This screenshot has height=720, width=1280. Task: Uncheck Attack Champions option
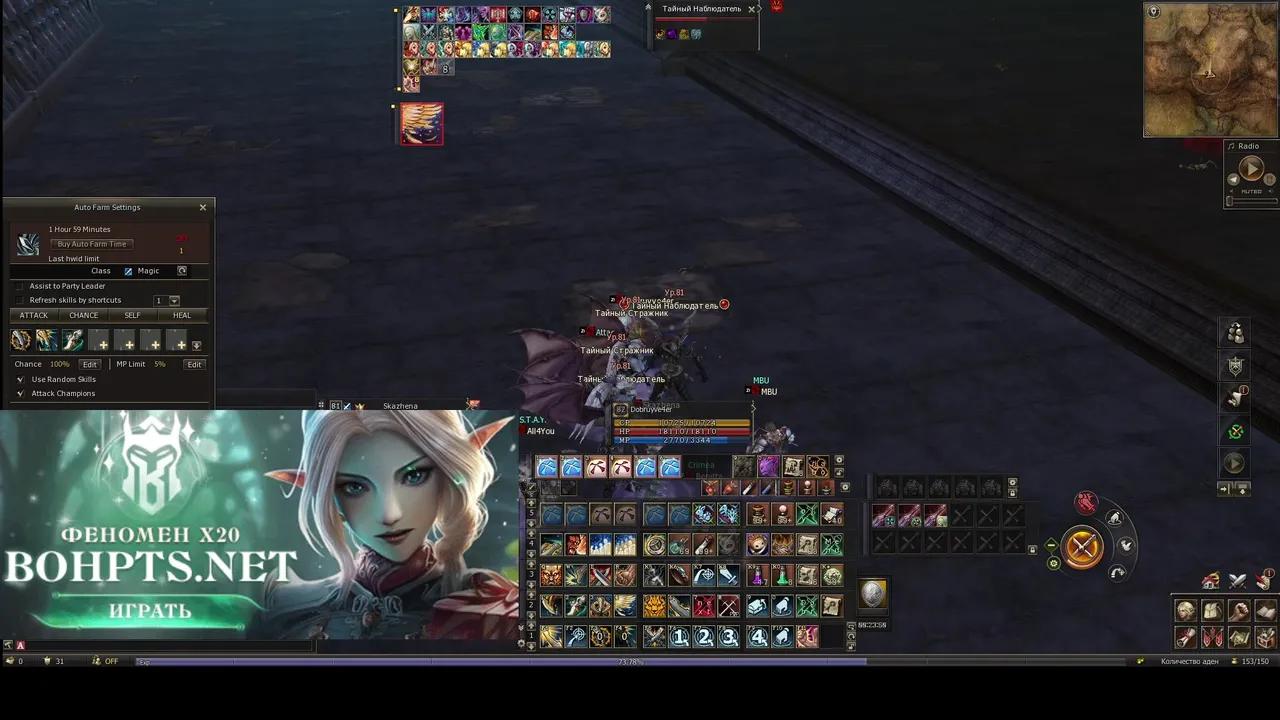pos(20,393)
